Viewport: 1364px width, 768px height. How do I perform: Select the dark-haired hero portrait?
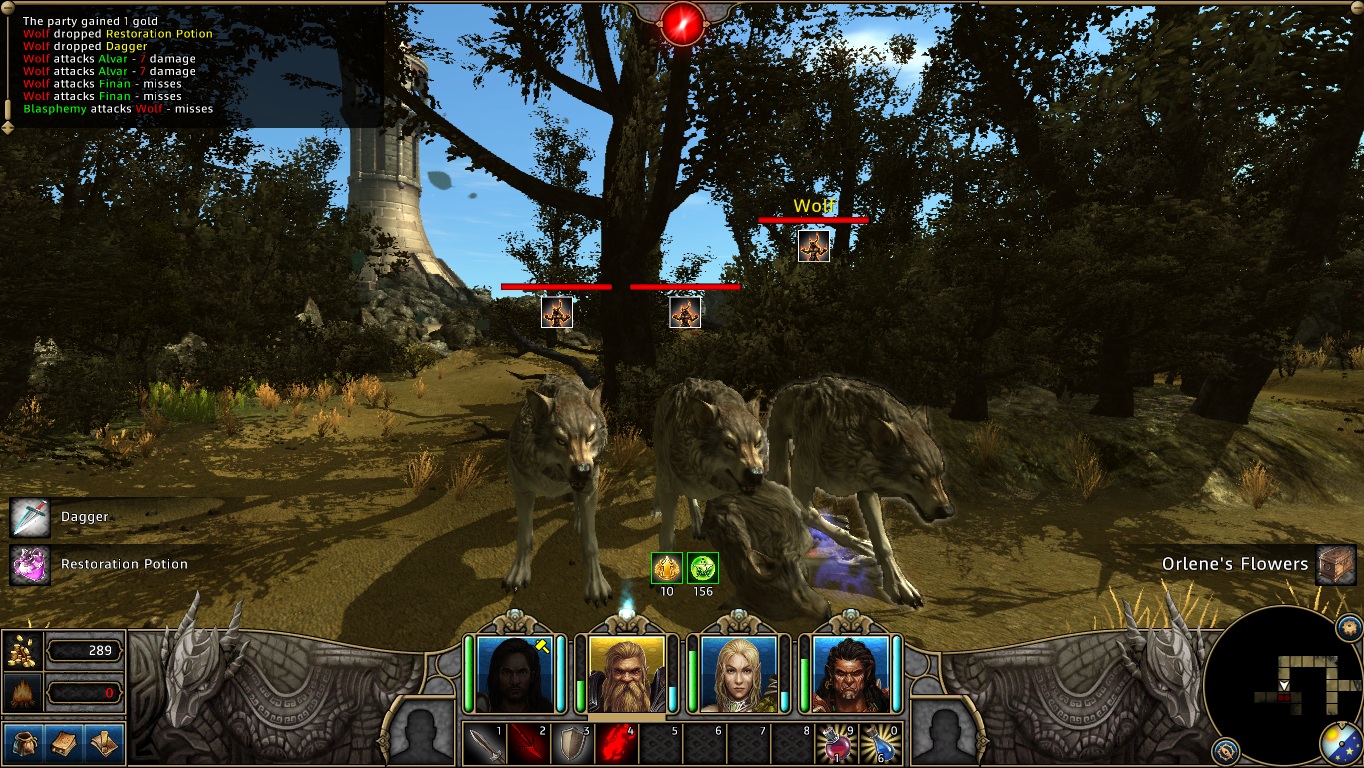click(515, 673)
